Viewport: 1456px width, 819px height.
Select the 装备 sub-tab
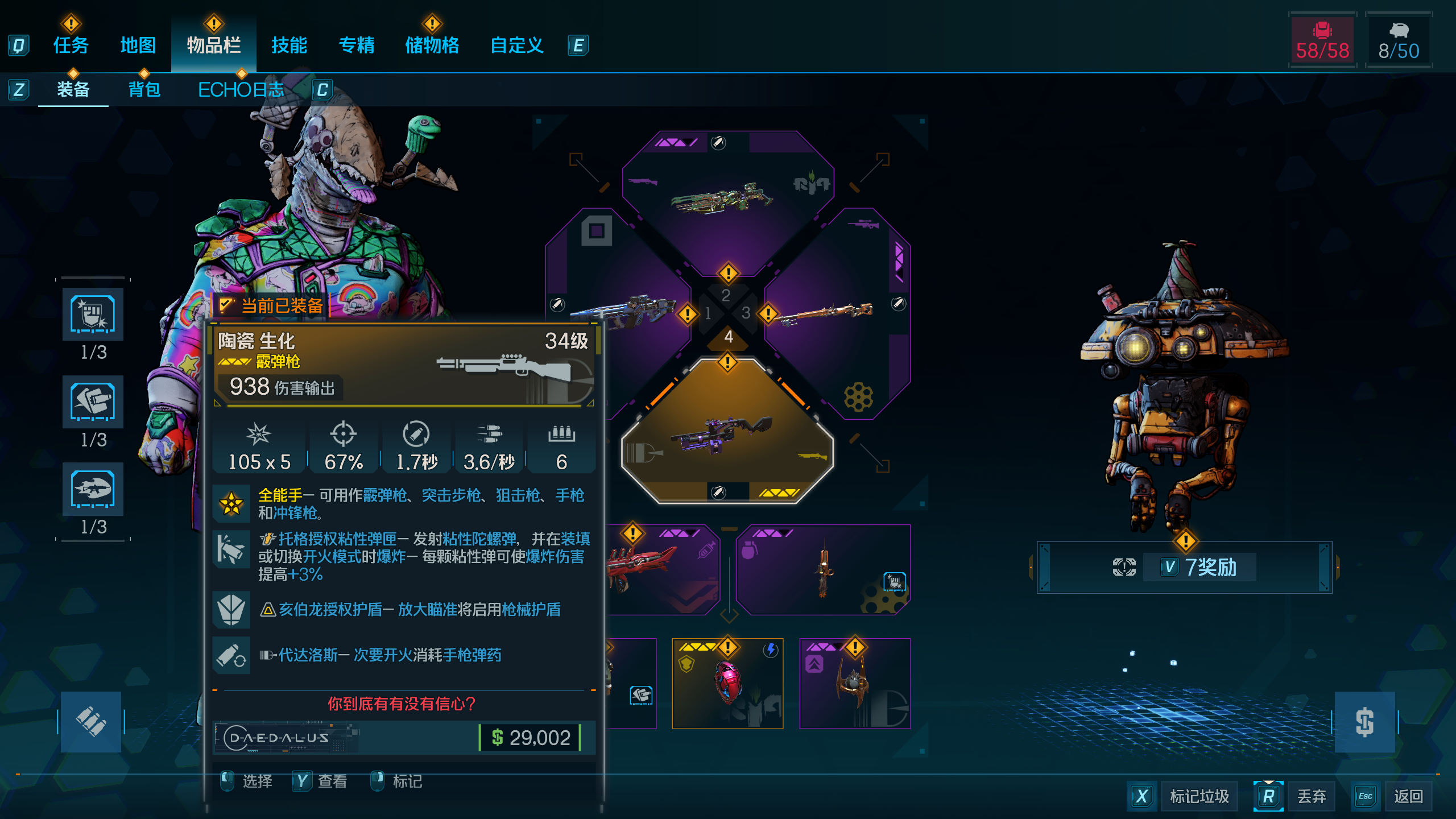73,90
